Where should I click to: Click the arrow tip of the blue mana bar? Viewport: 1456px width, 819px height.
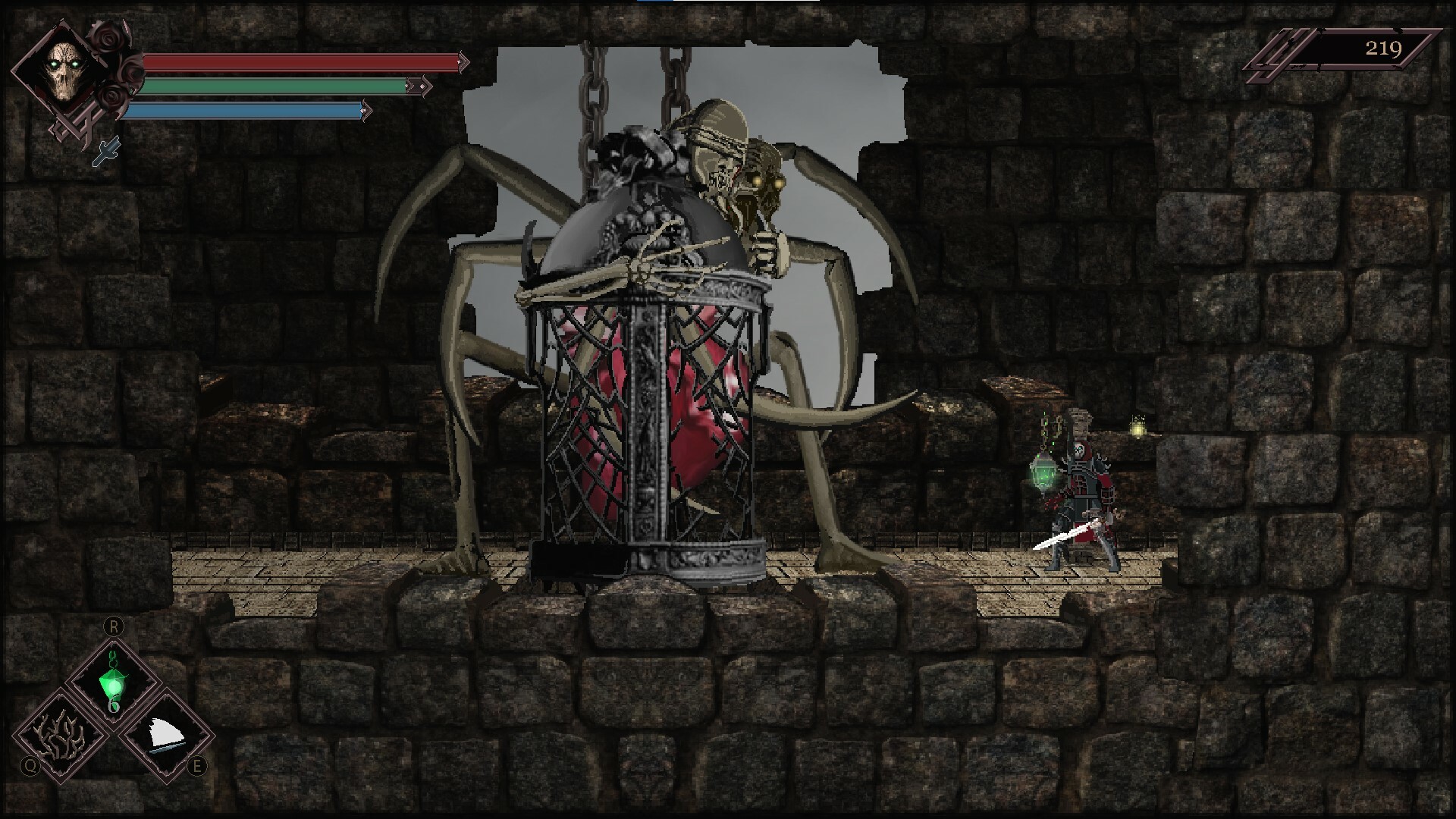(x=366, y=111)
